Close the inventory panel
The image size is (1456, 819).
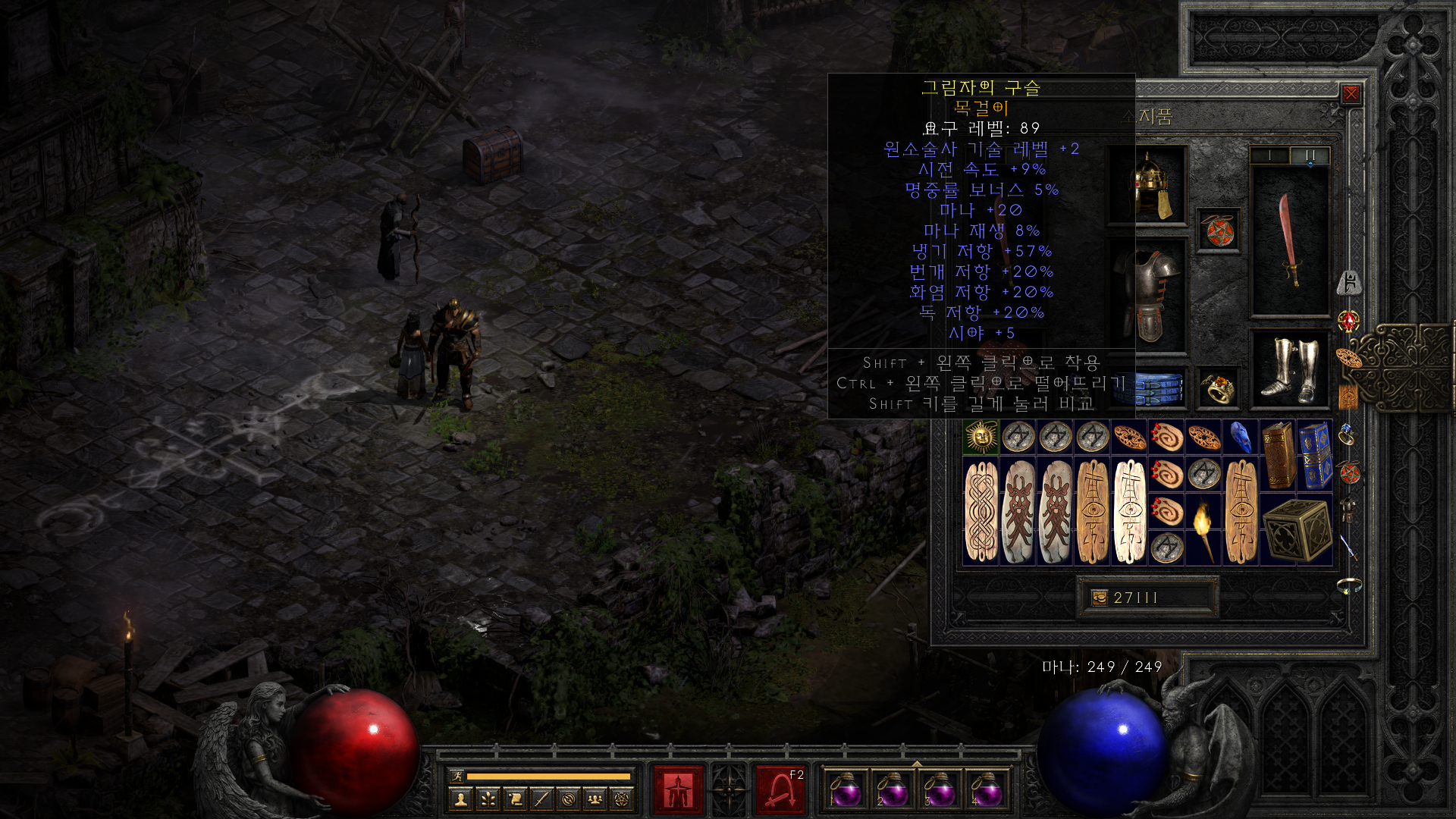[1351, 94]
